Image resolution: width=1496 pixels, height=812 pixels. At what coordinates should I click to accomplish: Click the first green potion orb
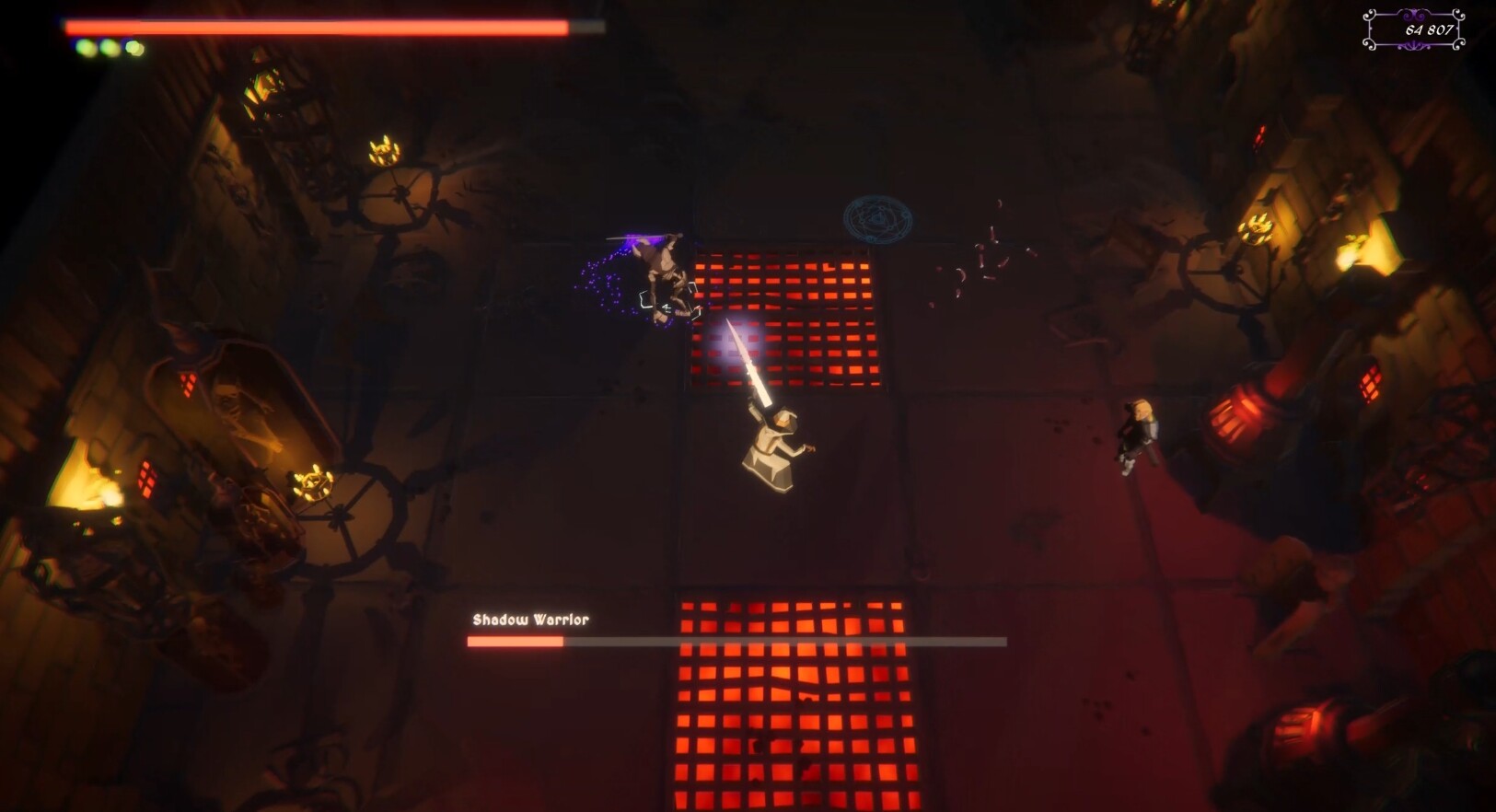85,47
